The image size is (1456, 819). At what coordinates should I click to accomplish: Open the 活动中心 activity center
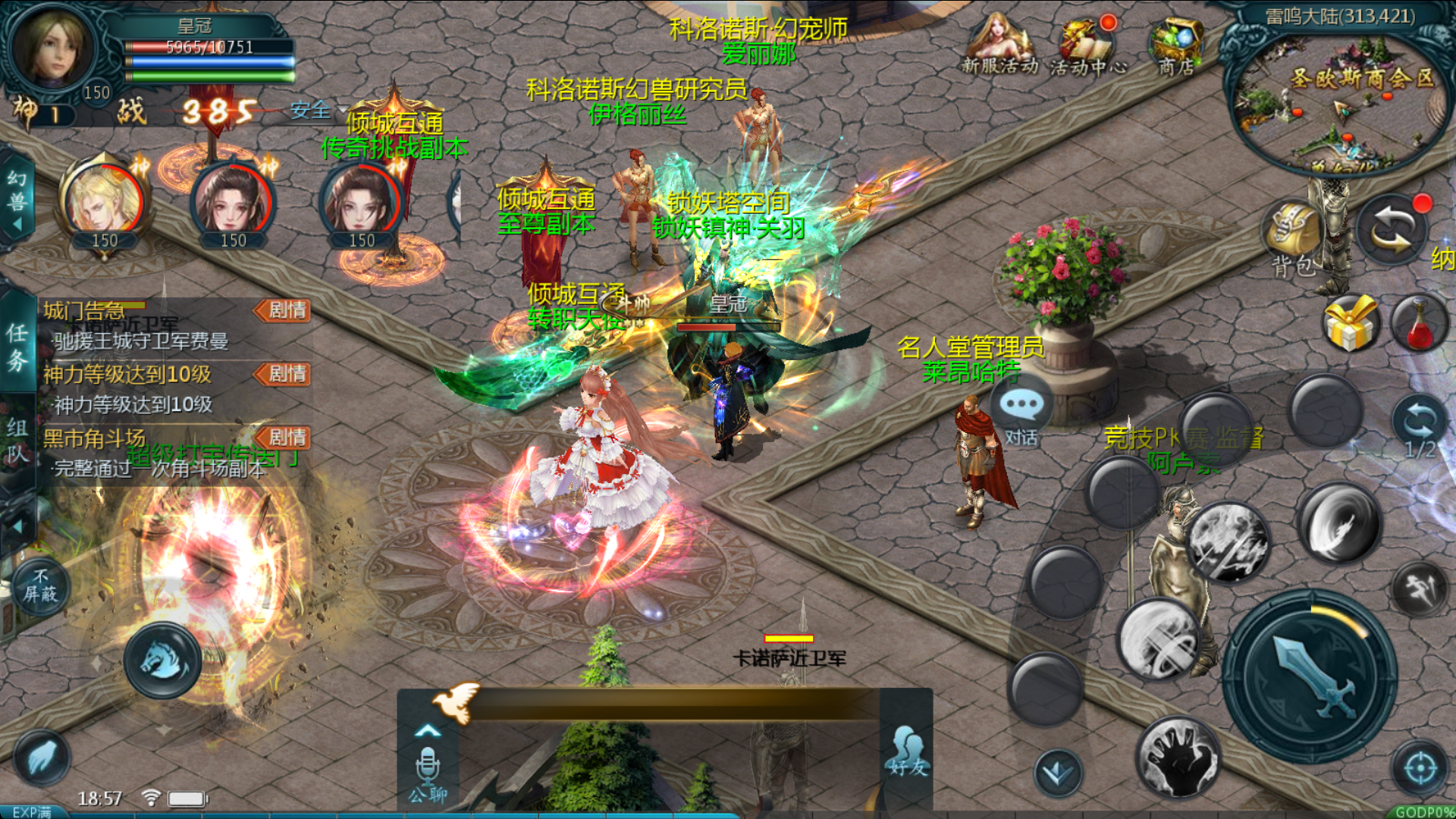[1088, 45]
